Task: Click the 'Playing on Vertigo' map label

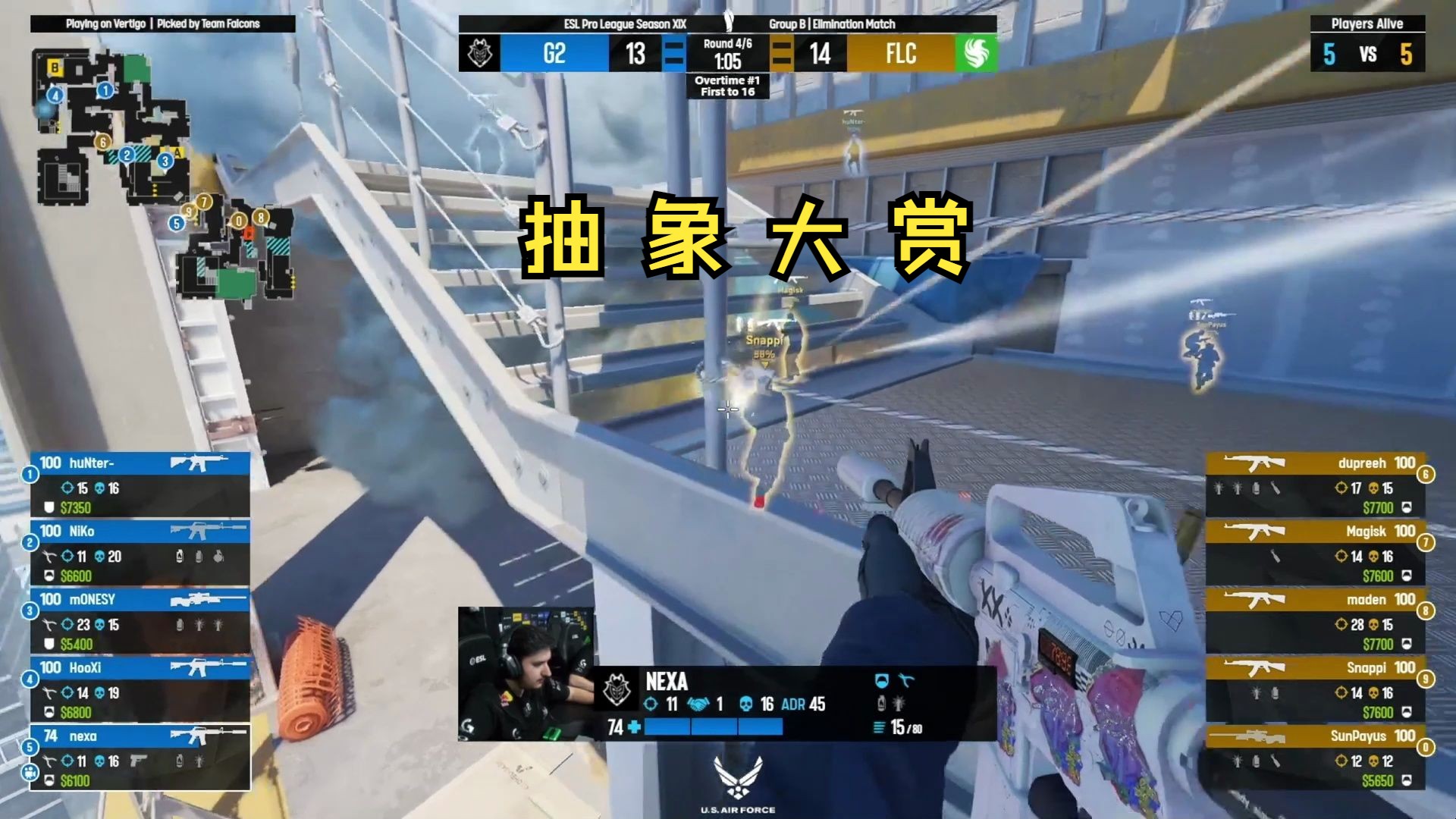Action: [x=106, y=24]
